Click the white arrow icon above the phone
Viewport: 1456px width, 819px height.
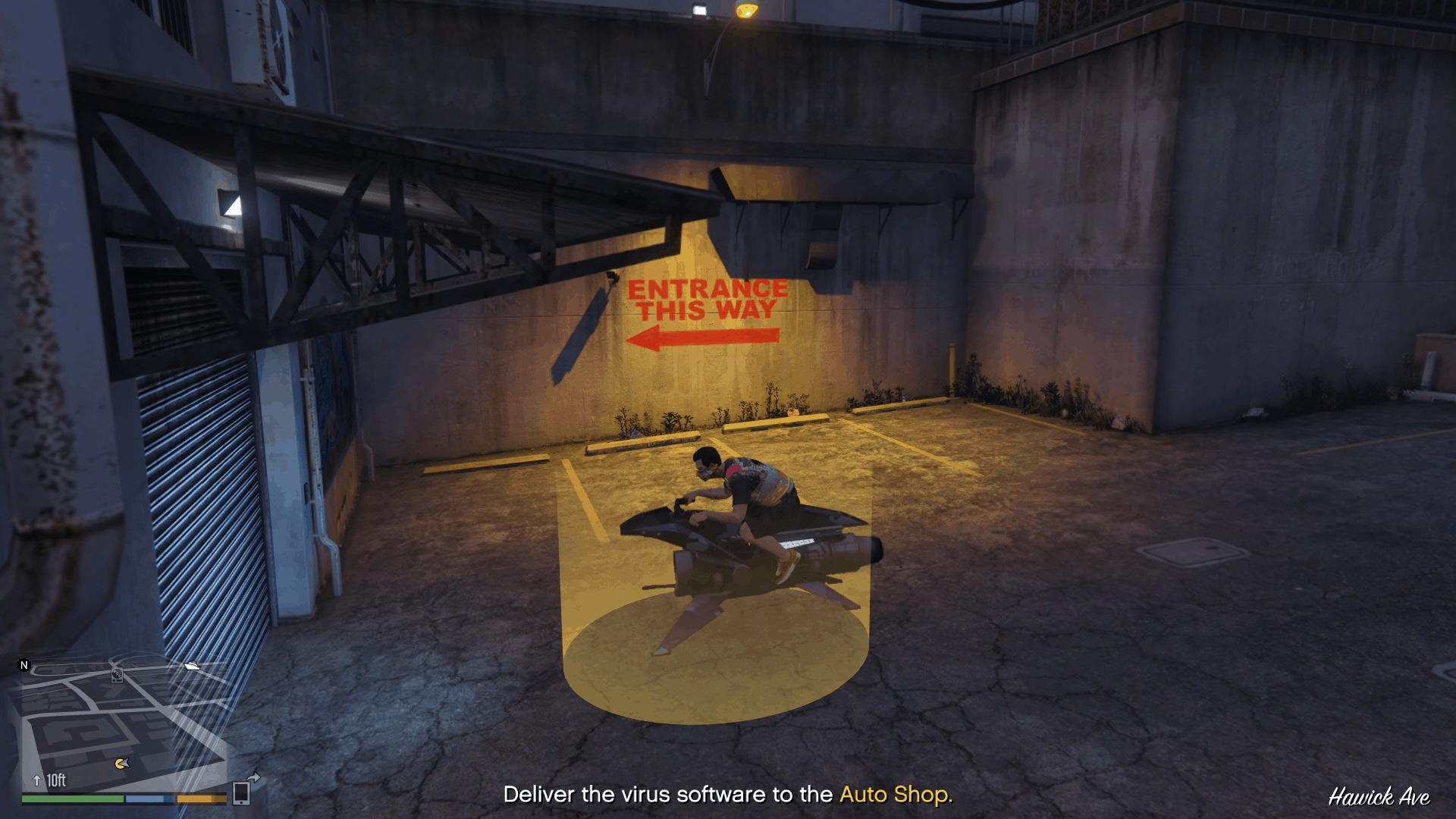(253, 777)
